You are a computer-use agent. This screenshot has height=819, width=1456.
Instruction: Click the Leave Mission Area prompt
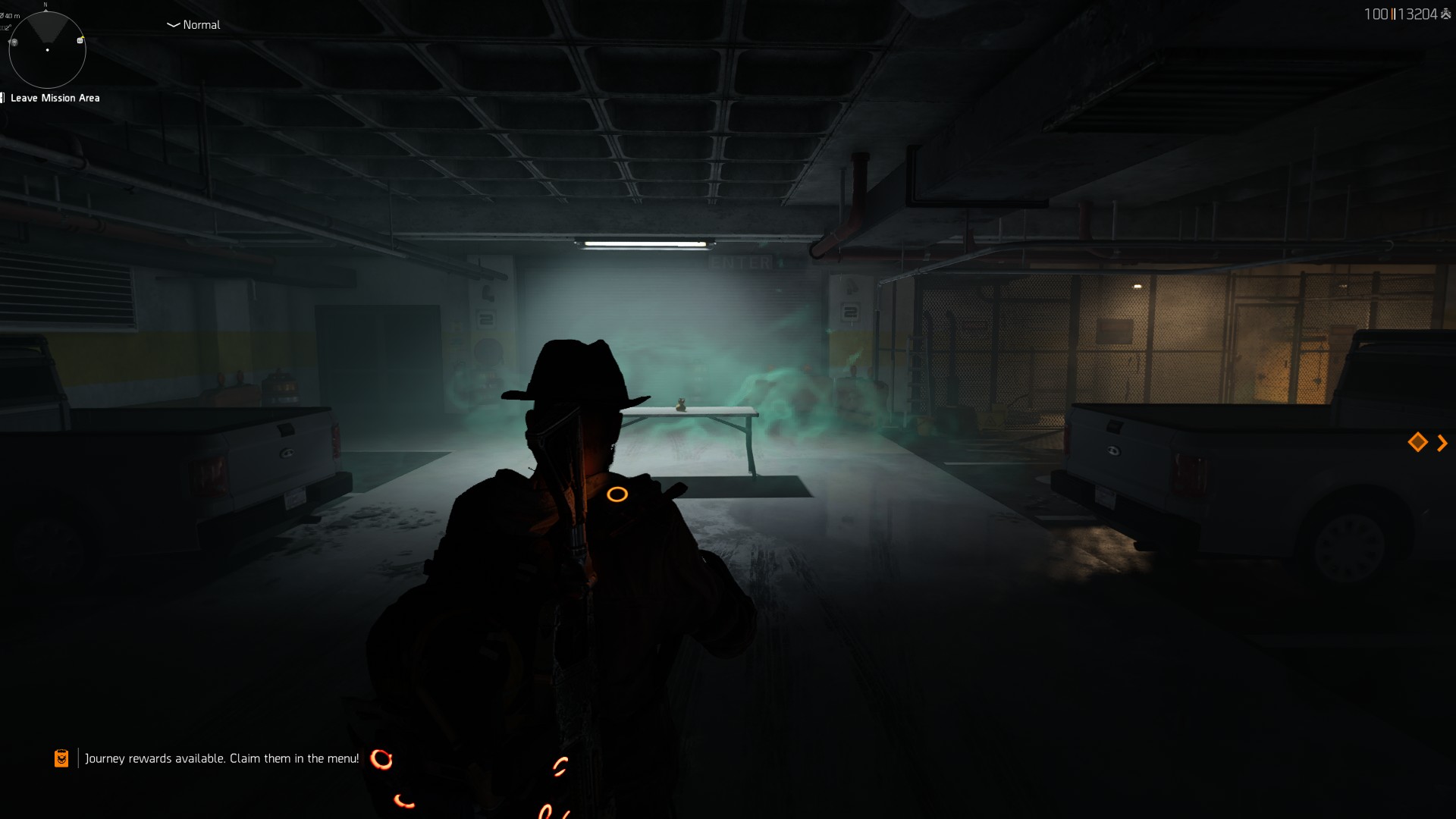[55, 97]
